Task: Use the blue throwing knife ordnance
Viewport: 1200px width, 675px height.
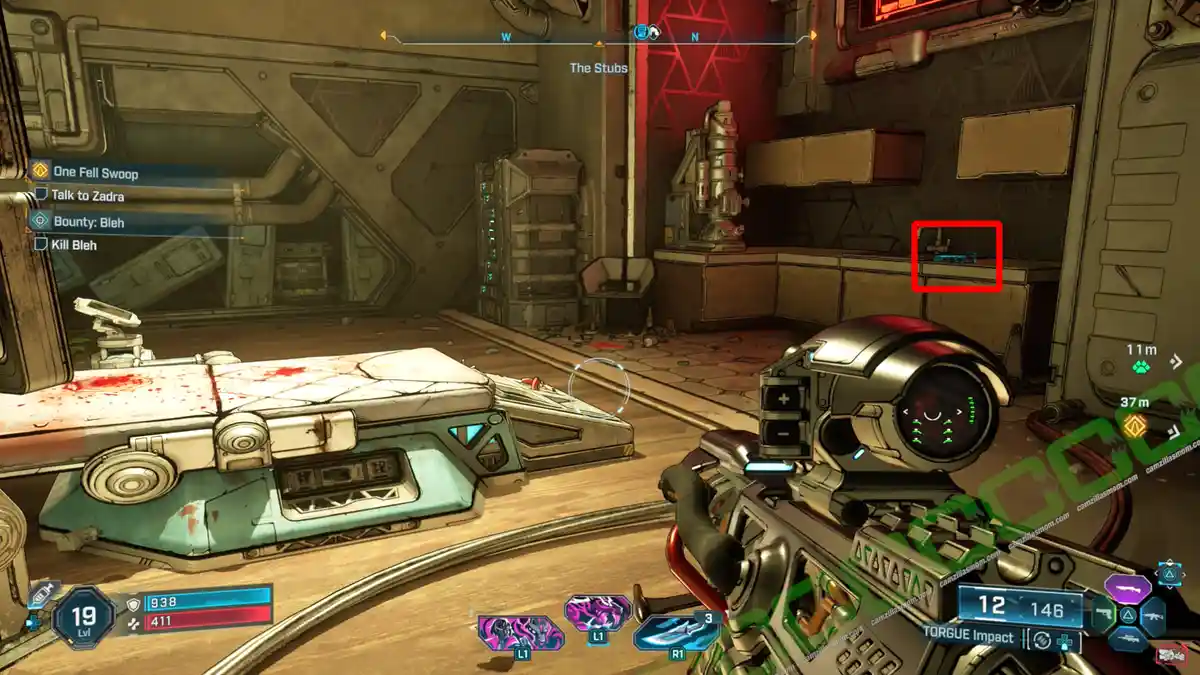Action: pos(675,633)
